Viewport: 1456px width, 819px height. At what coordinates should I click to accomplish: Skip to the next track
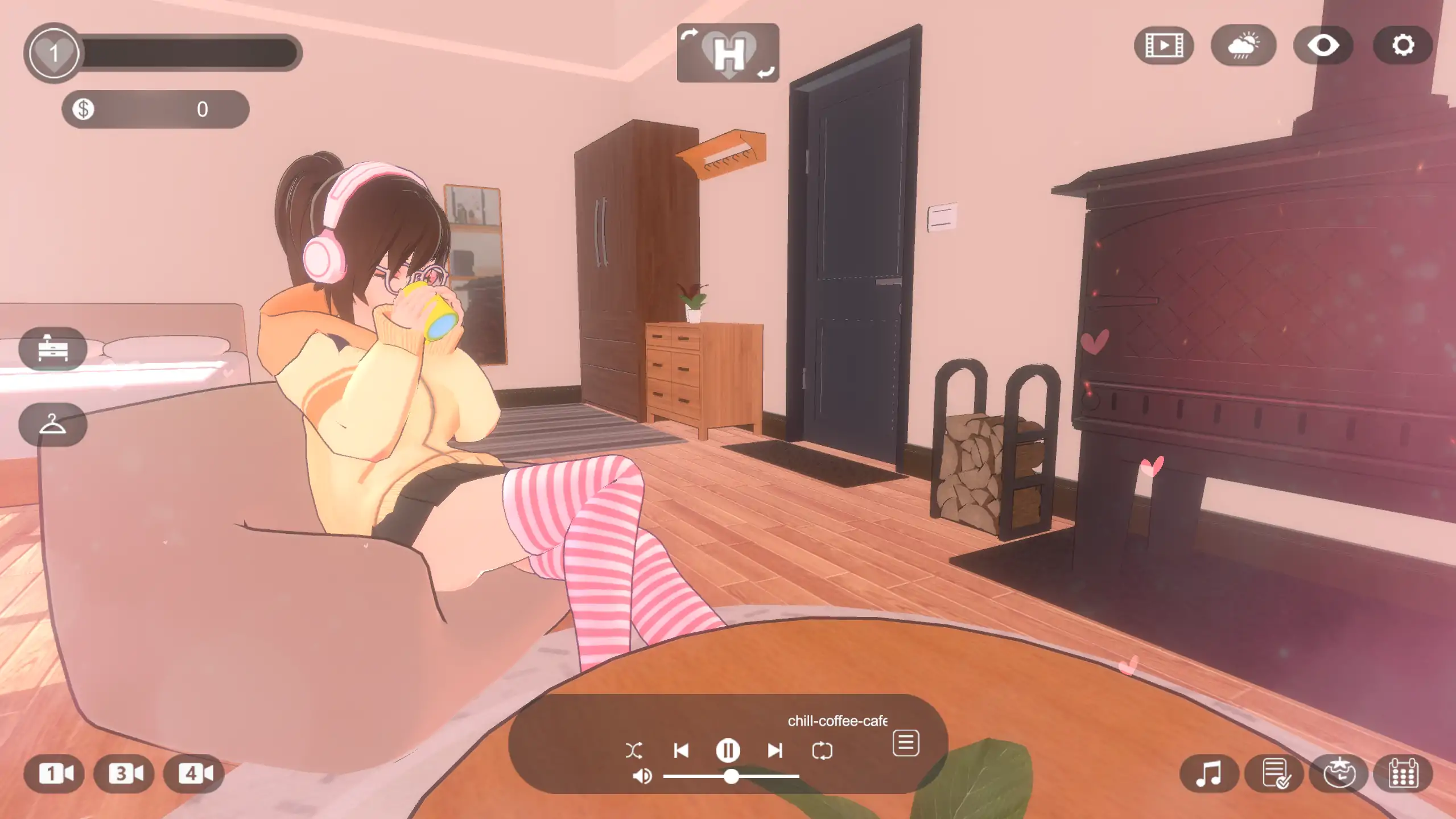click(x=774, y=750)
